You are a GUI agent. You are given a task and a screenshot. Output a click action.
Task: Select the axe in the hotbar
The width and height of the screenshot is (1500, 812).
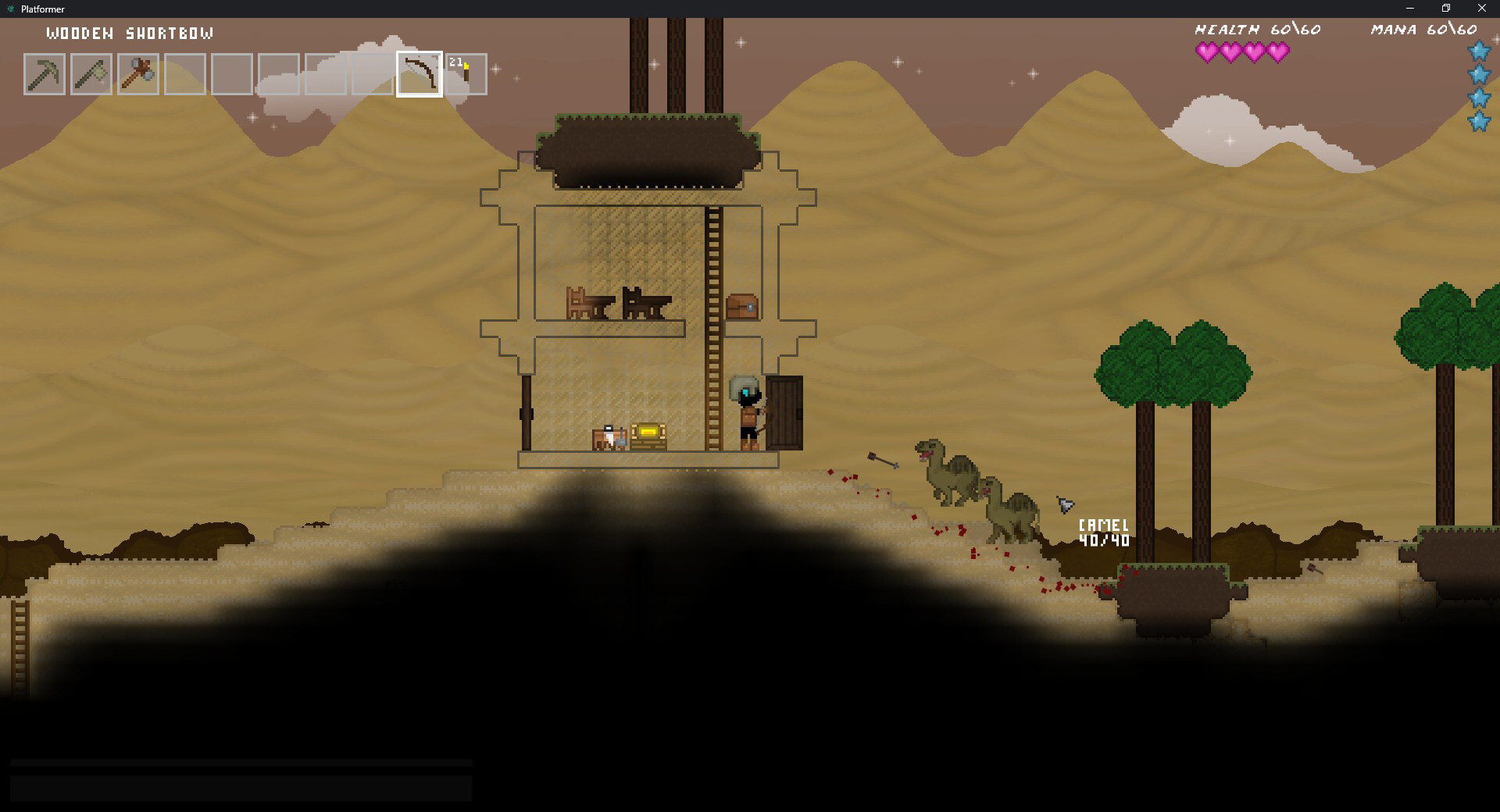pos(91,73)
